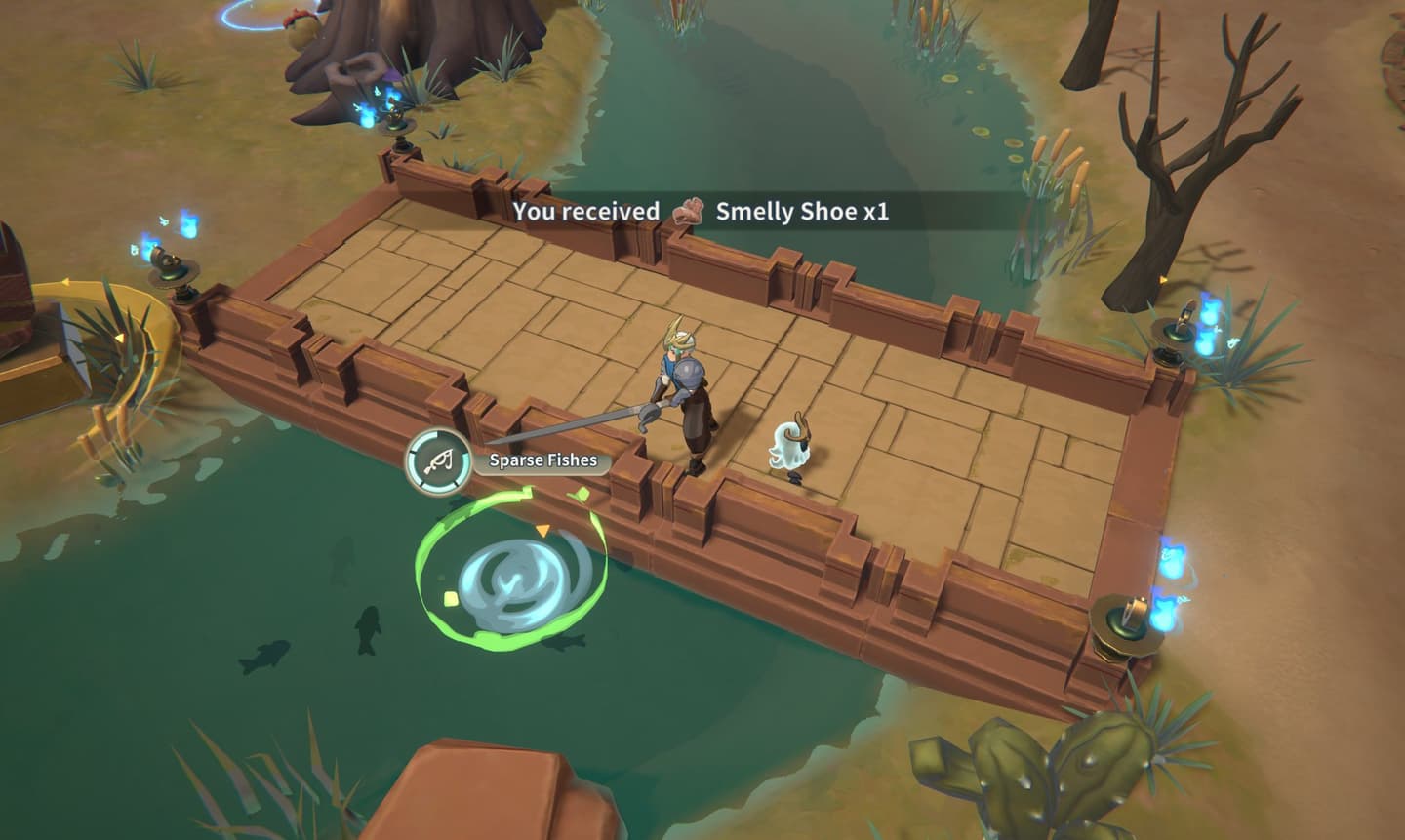
Task: Select the player character holding the sword
Action: click(683, 400)
